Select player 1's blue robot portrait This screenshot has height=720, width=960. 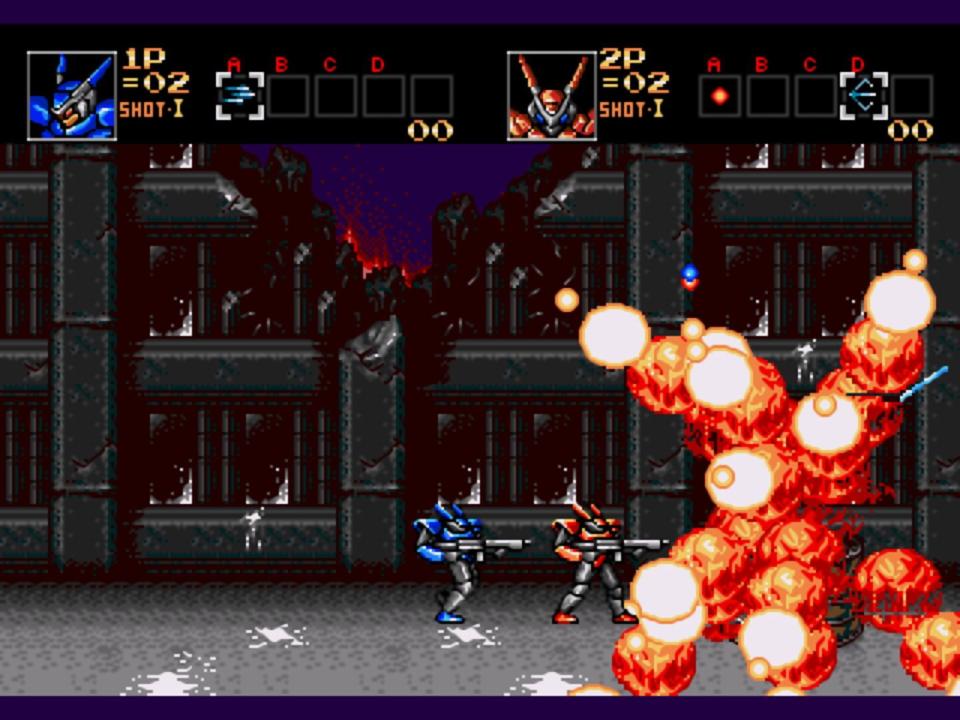coord(71,96)
